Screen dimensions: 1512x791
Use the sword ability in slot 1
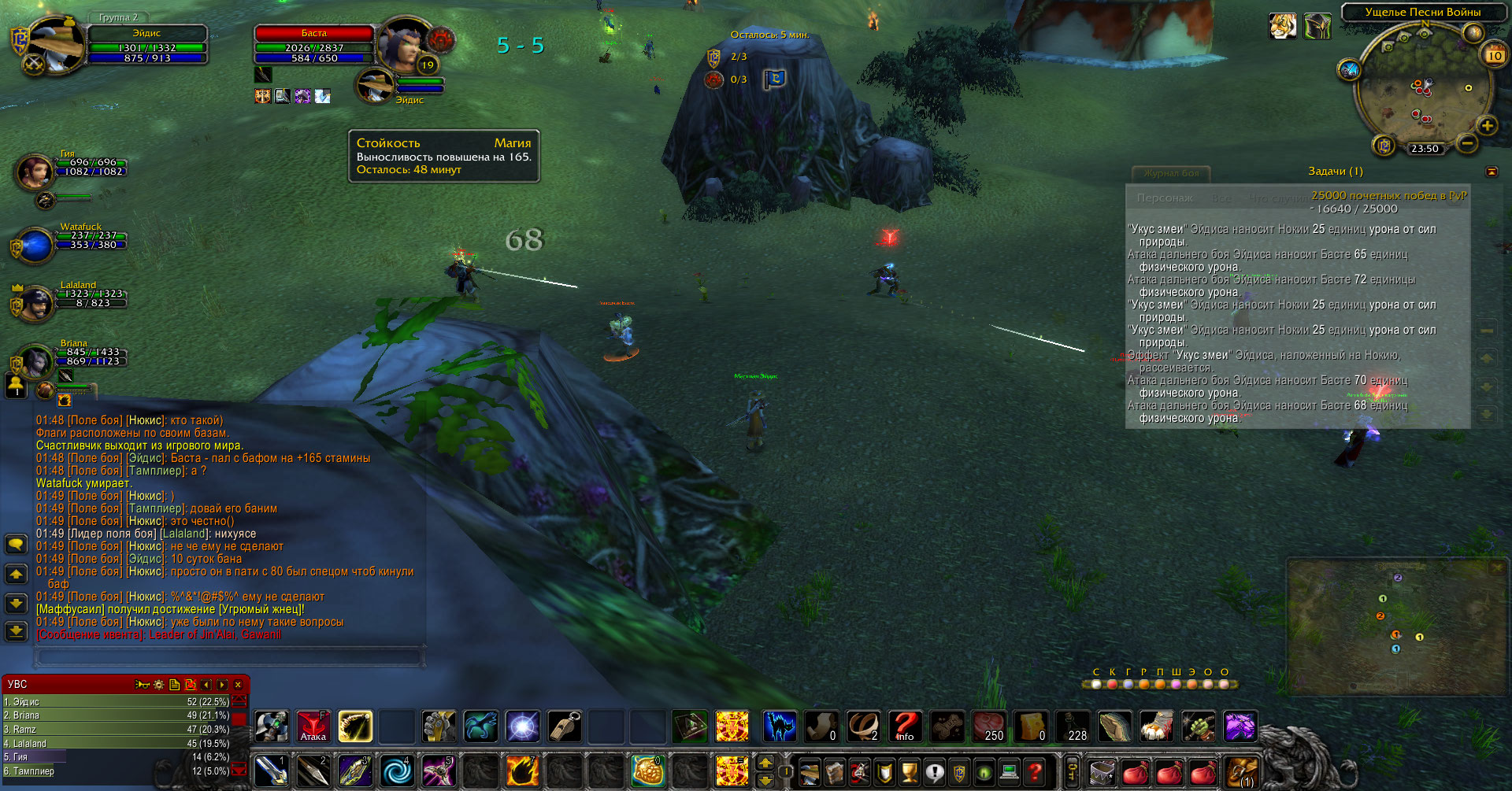coord(271,771)
